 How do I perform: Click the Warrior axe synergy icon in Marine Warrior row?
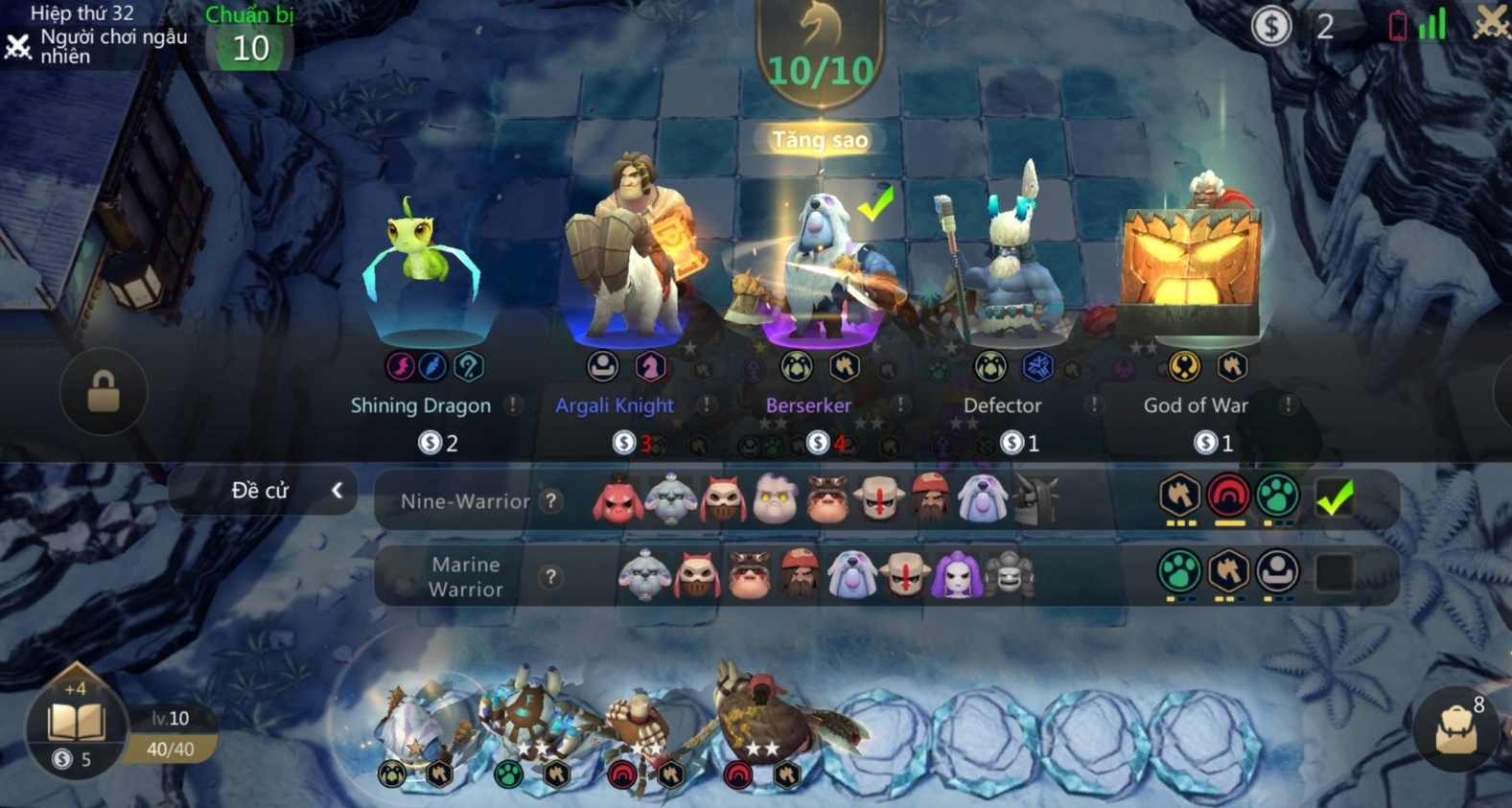tap(1230, 568)
